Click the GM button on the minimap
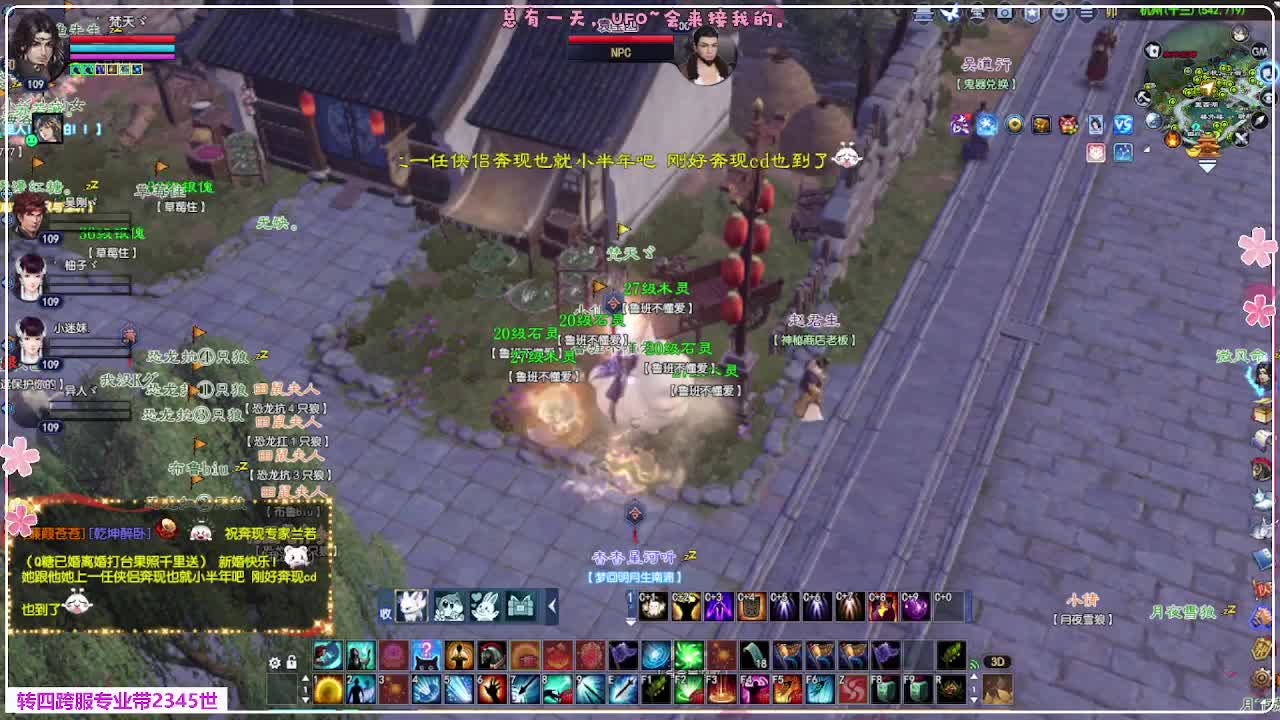Viewport: 1280px width, 720px height. pyautogui.click(x=1259, y=51)
